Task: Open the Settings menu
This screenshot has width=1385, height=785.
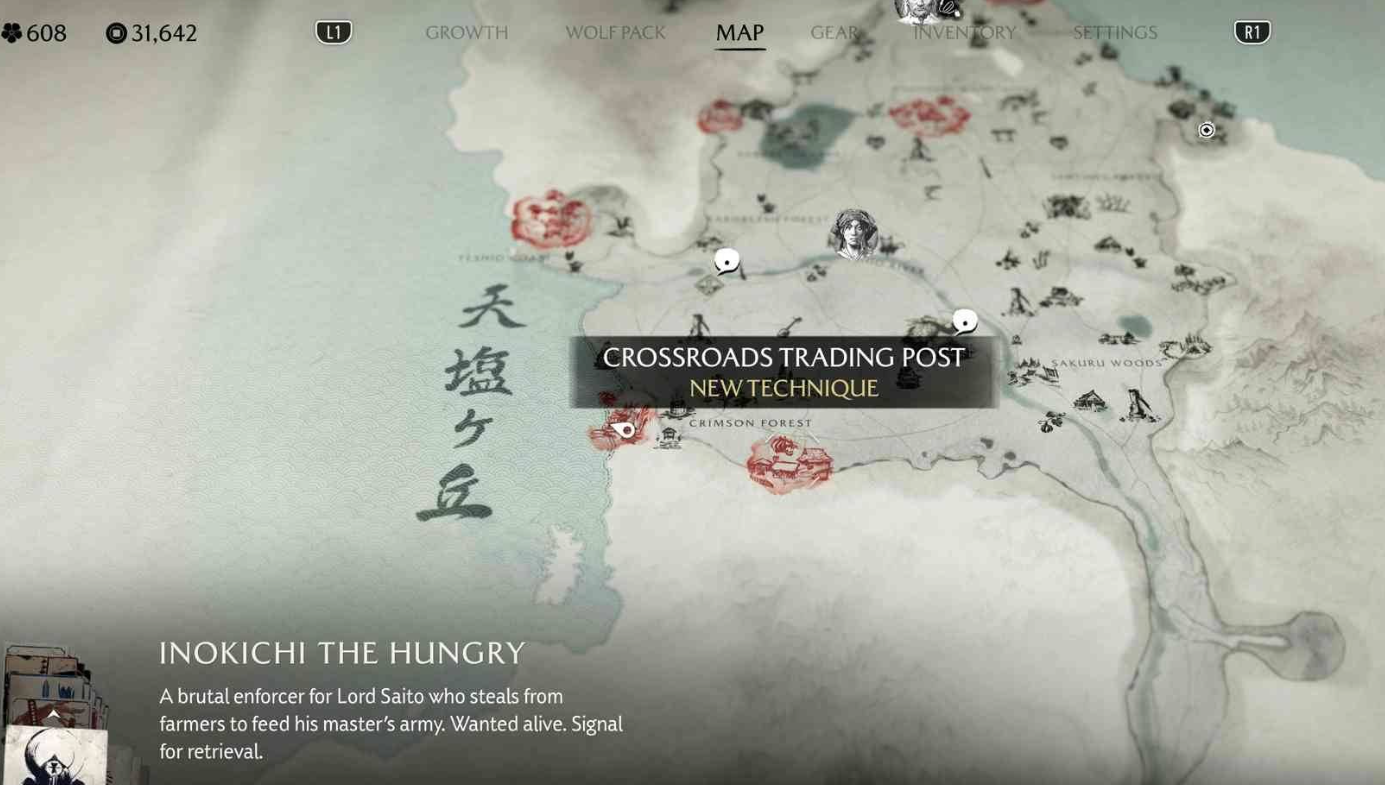Action: pos(1114,32)
